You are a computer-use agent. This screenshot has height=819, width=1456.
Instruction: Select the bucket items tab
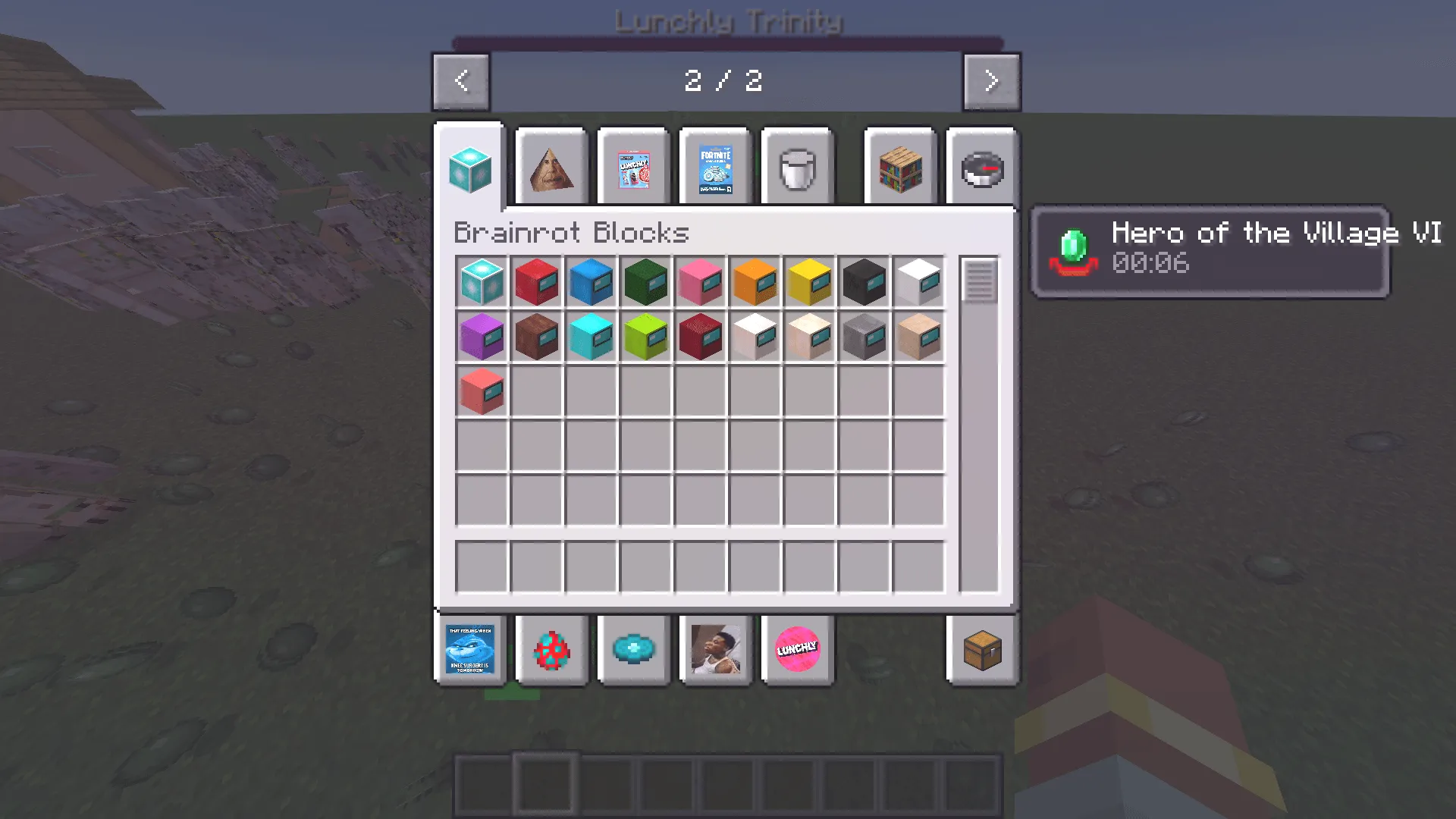coord(797,167)
